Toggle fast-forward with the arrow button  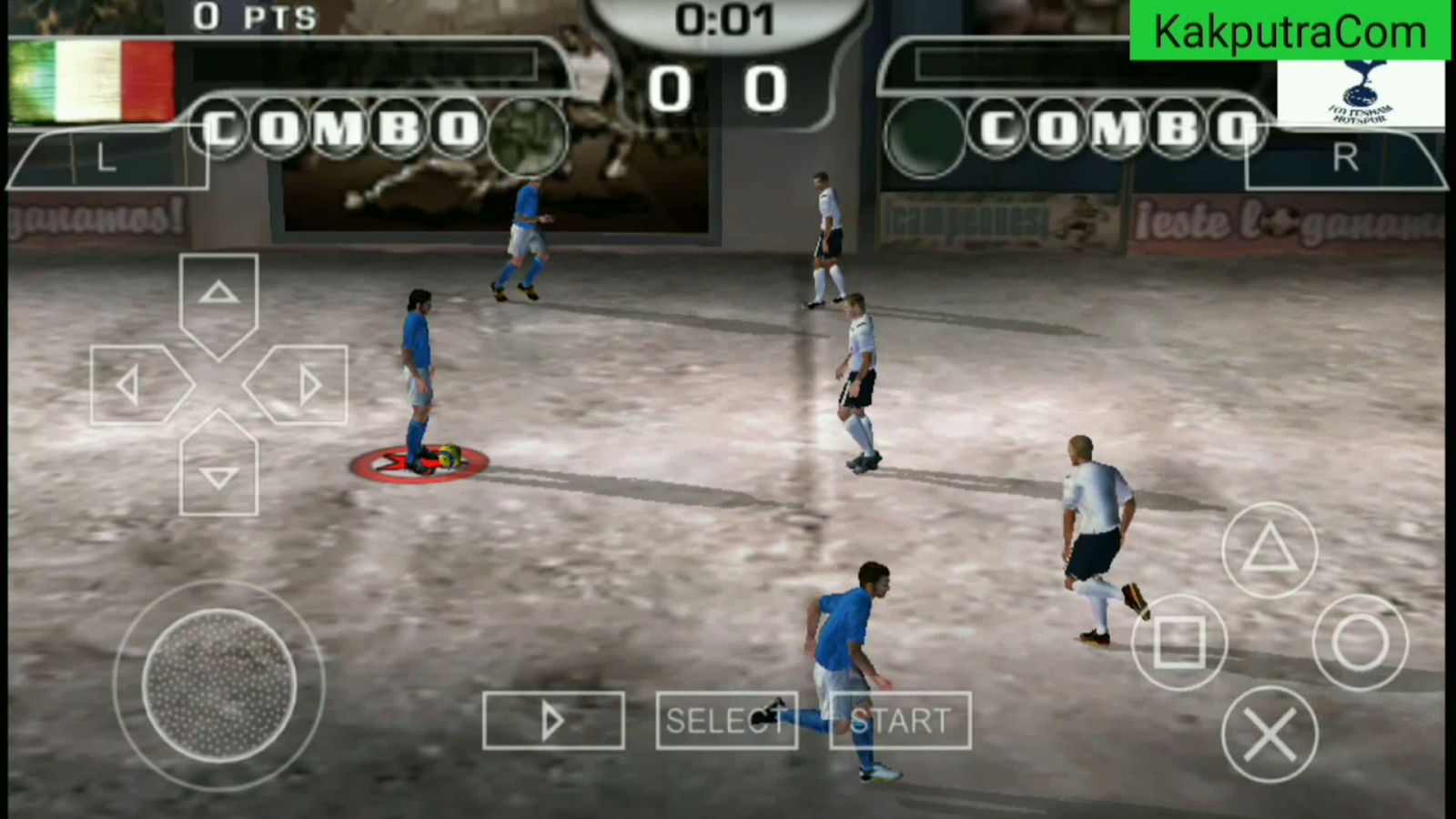pyautogui.click(x=552, y=720)
